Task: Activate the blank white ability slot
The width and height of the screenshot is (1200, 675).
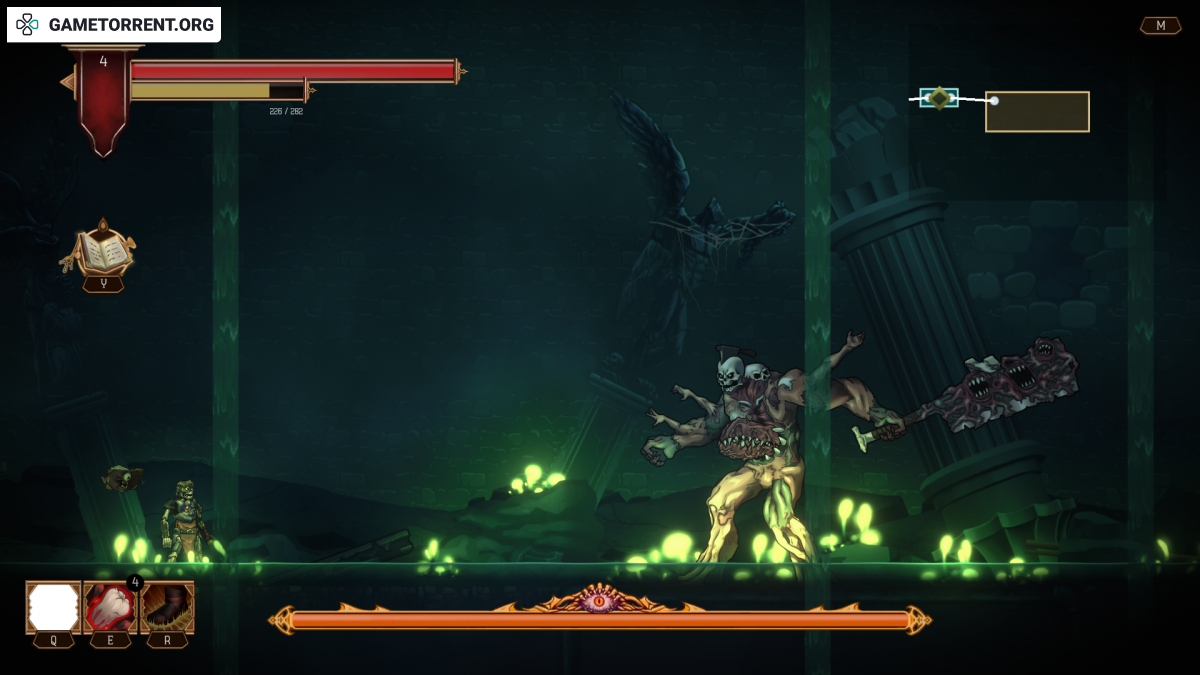Action: 53,607
